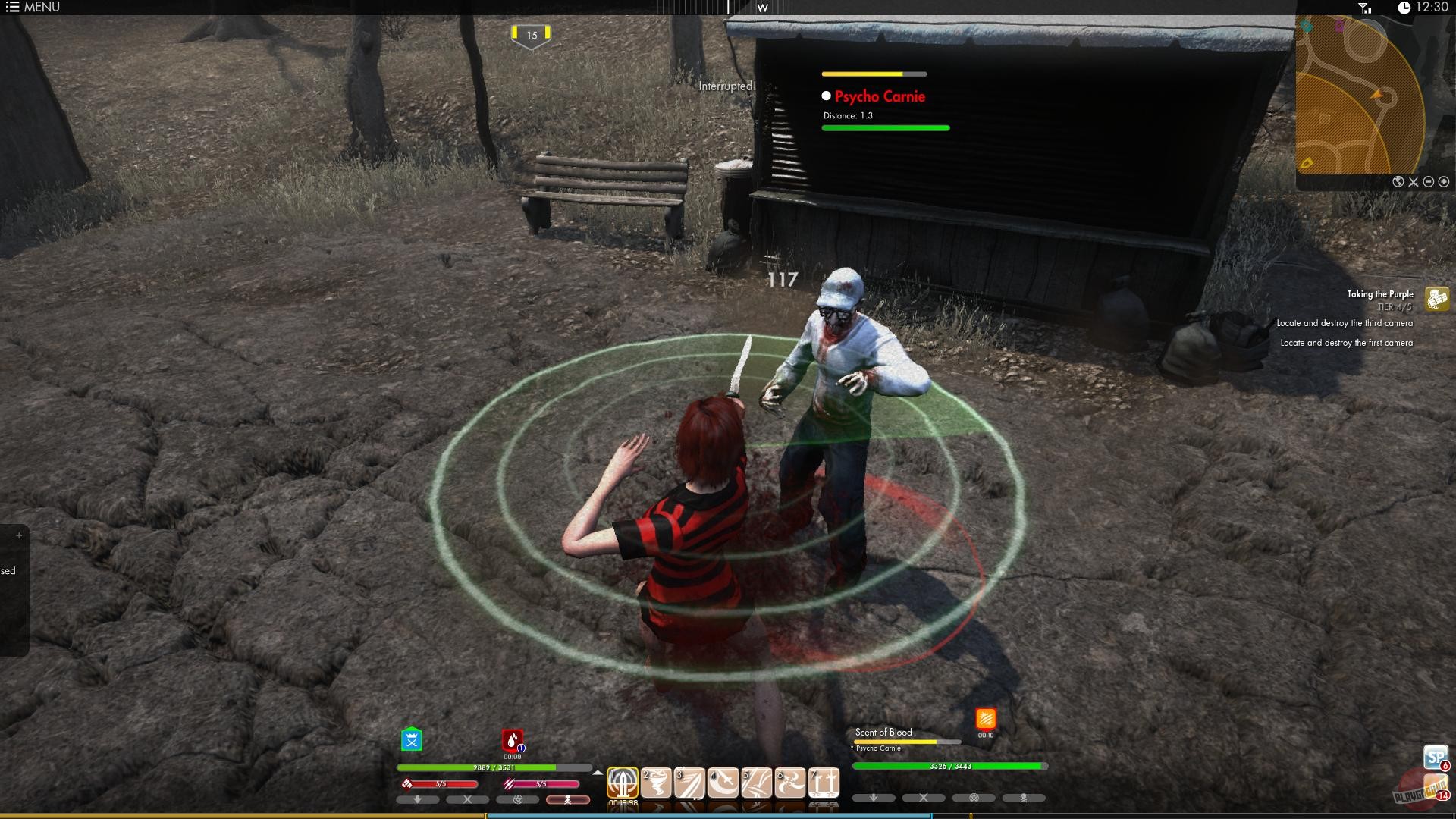Screen dimensions: 1456x819
Task: Click the level 15 badge at top center
Action: tap(533, 34)
